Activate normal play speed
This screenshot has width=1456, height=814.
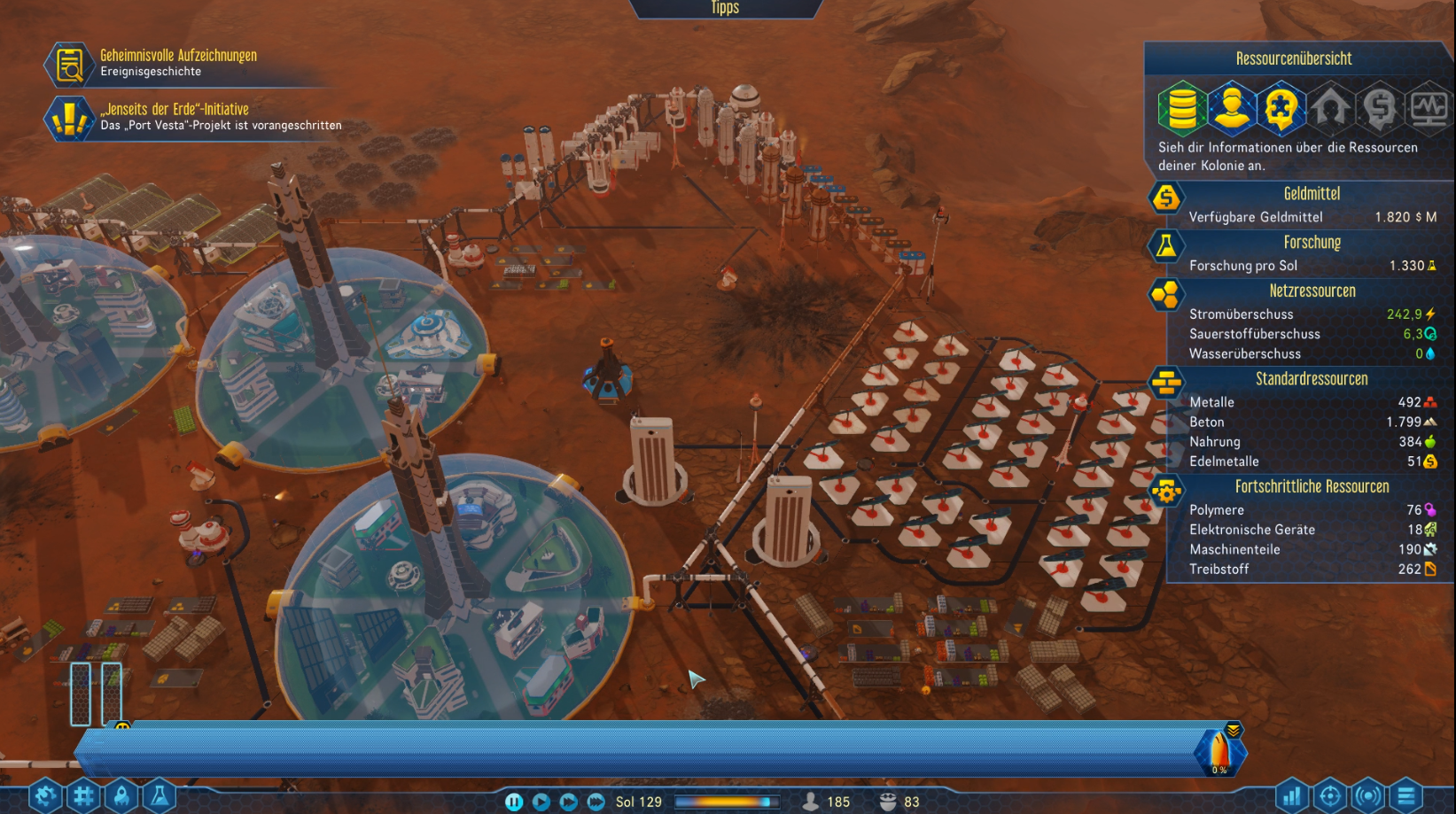(x=541, y=802)
